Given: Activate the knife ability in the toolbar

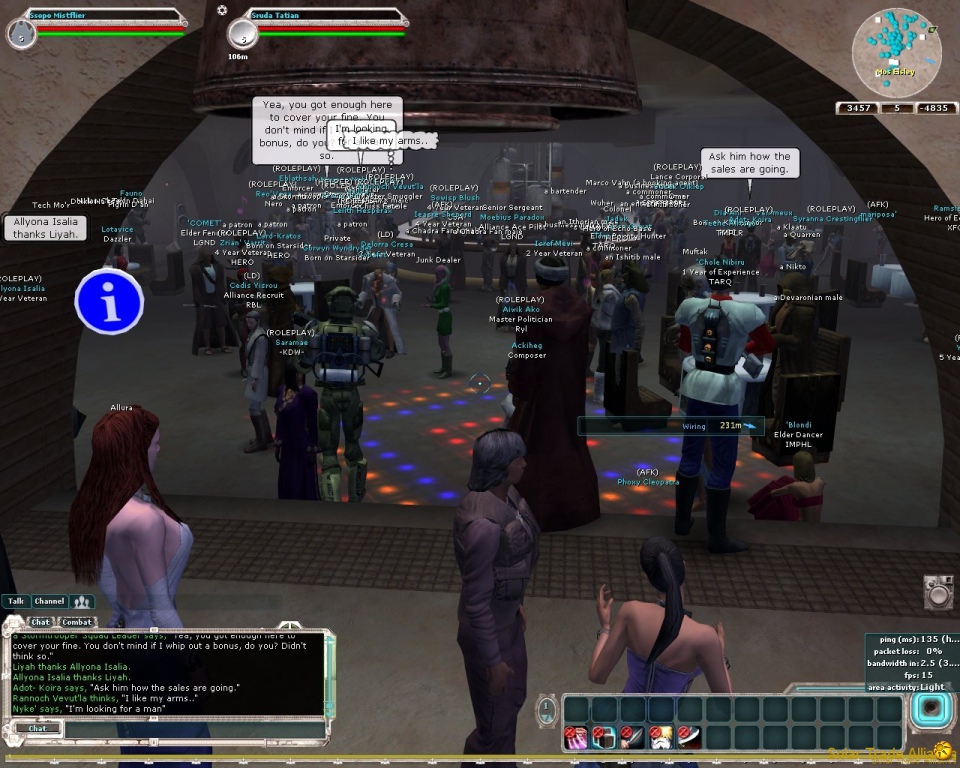Looking at the screenshot, I should 632,738.
